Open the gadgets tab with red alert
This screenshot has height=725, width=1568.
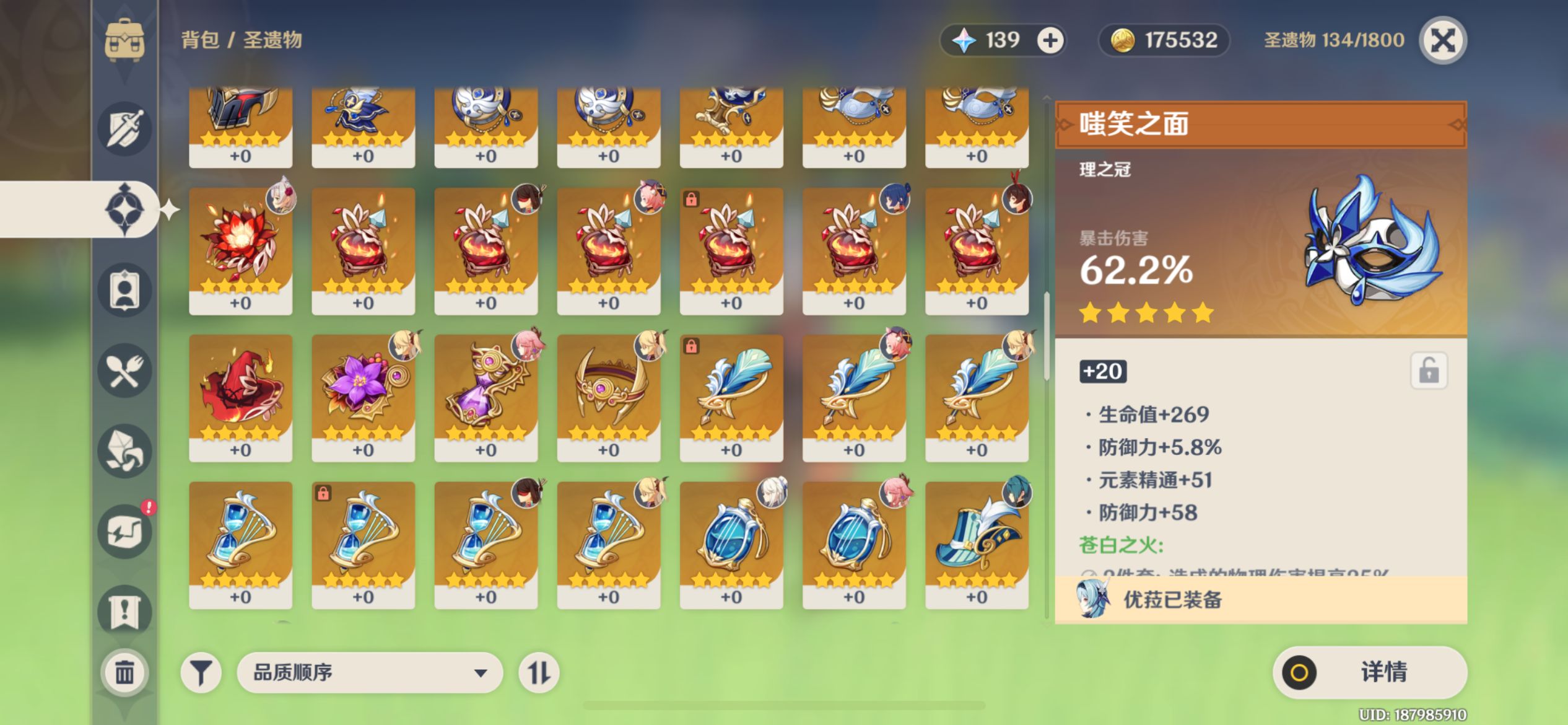tap(124, 532)
